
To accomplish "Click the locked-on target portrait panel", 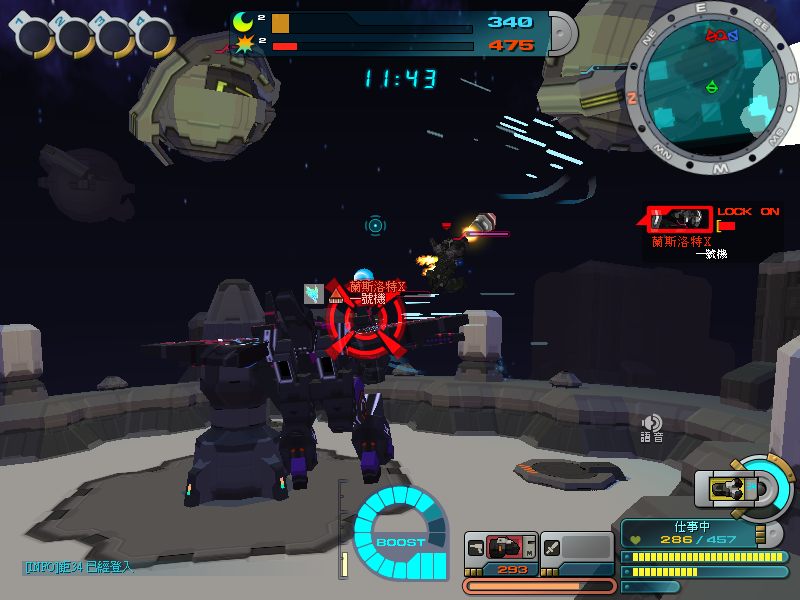I will [680, 218].
